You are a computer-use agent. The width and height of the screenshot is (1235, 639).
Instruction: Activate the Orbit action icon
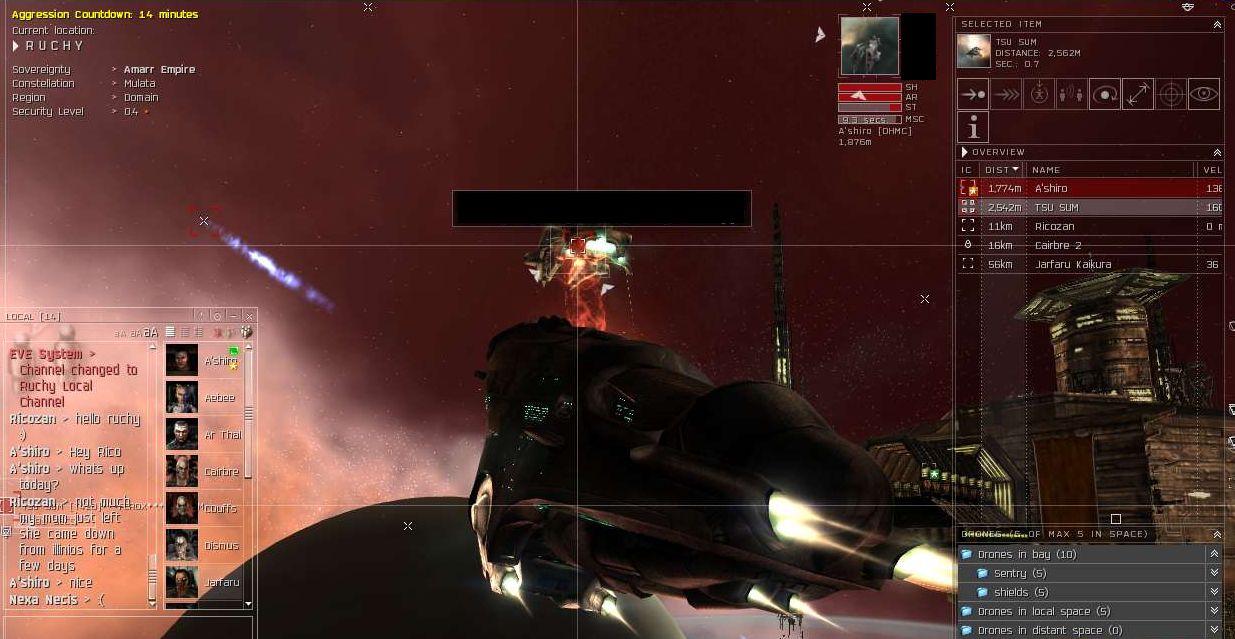click(x=1105, y=94)
